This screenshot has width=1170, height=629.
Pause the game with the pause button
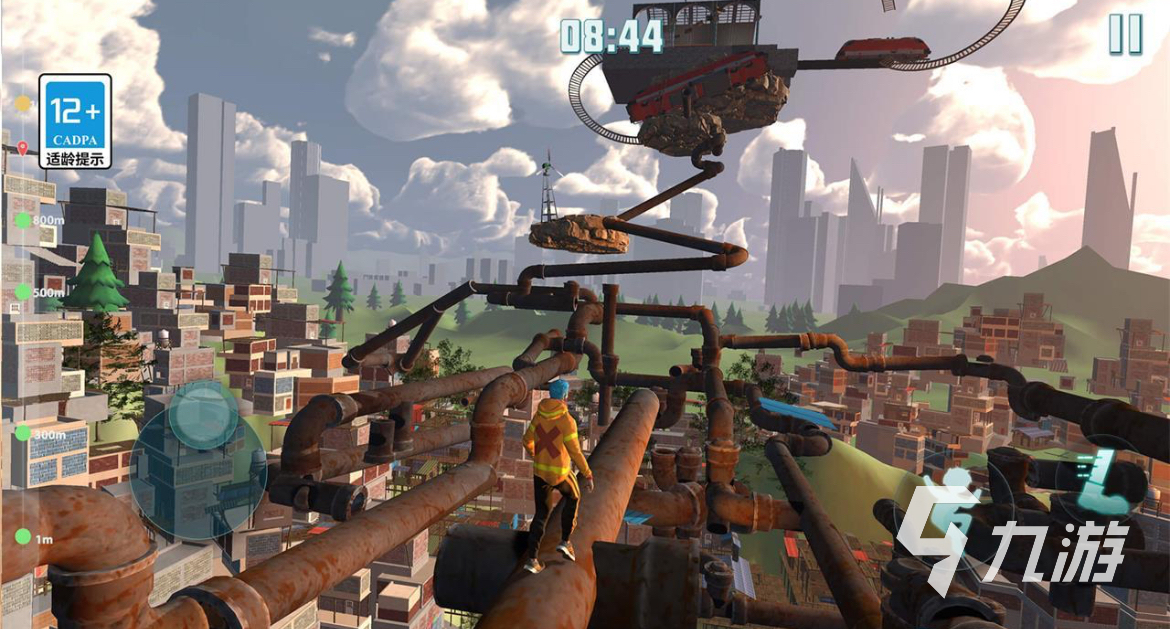pyautogui.click(x=1125, y=35)
